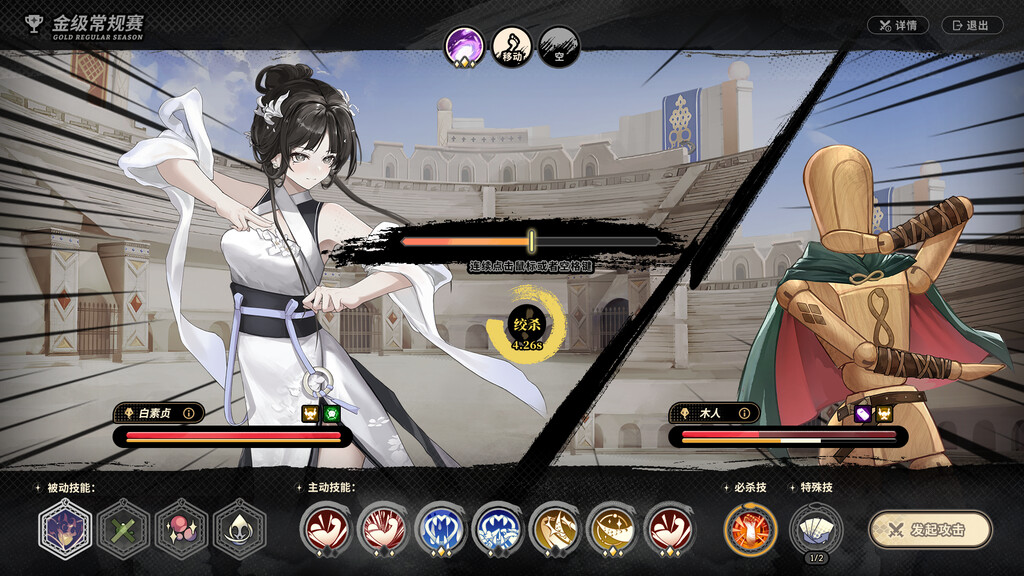Screen dimensions: 1024x576
Task: Choose the pink orbs passive skill
Action: click(181, 529)
